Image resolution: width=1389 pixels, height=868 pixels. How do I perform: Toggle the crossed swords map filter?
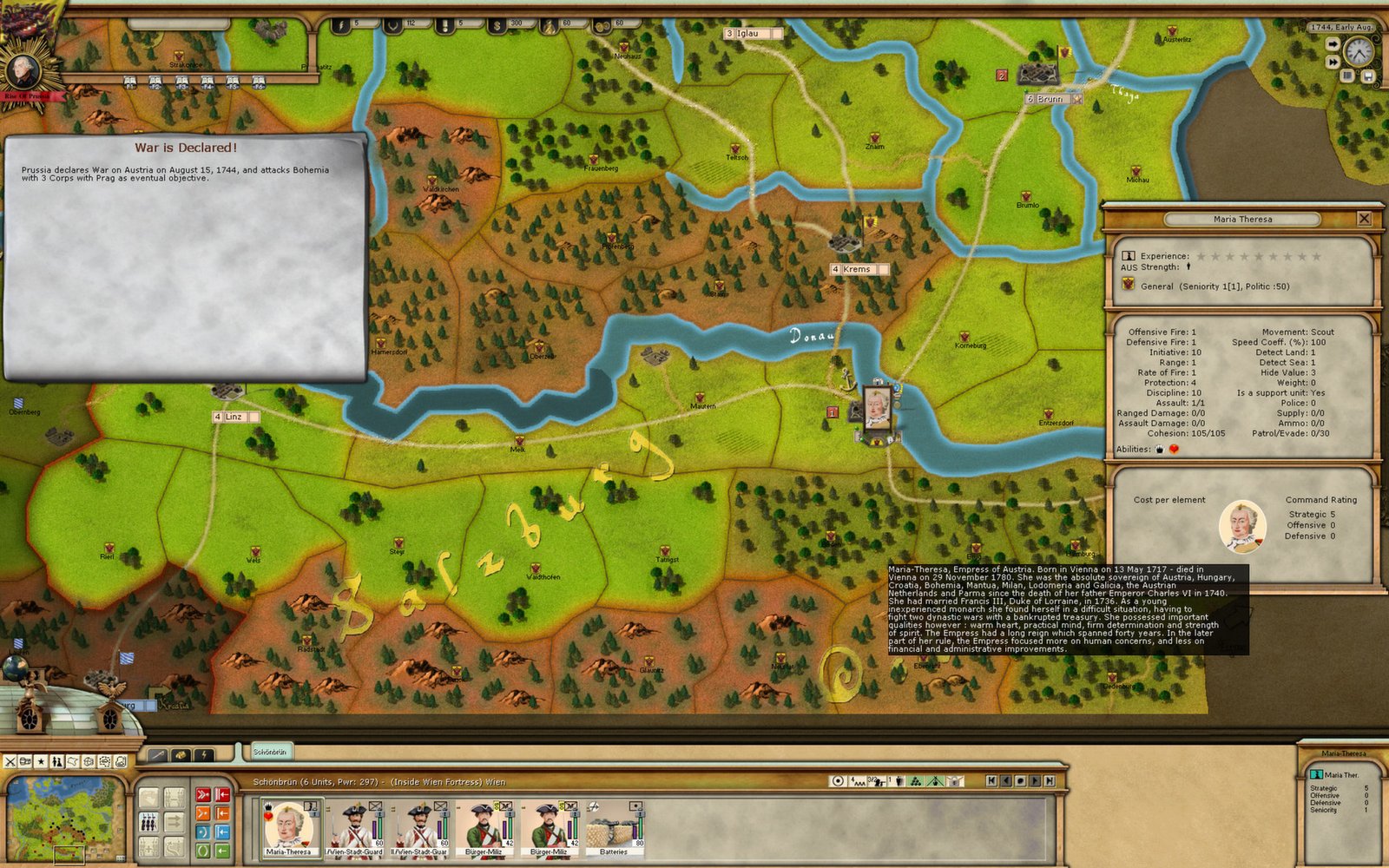click(10, 761)
